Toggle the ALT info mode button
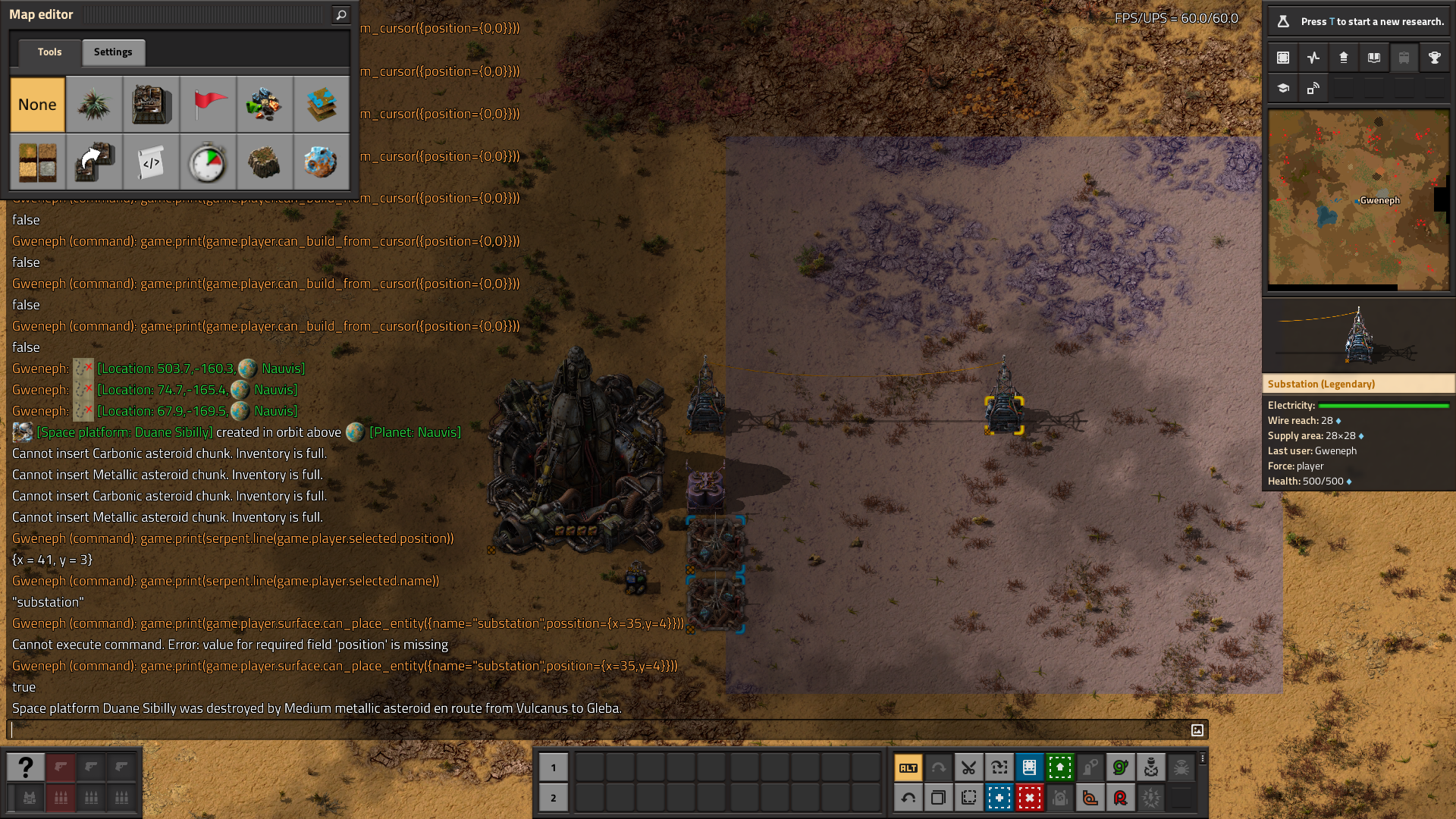 (x=908, y=767)
